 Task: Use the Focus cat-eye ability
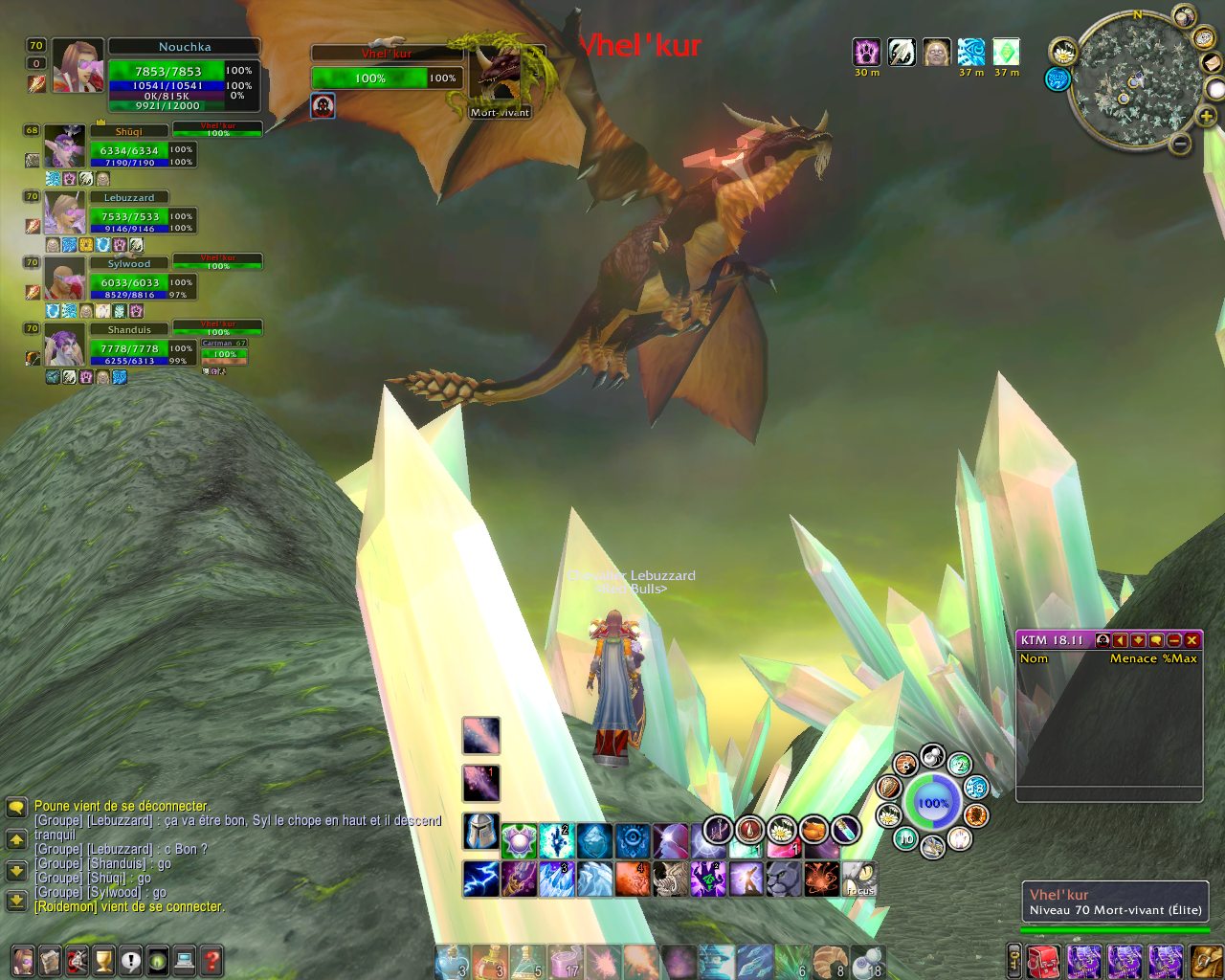pyautogui.click(x=860, y=879)
